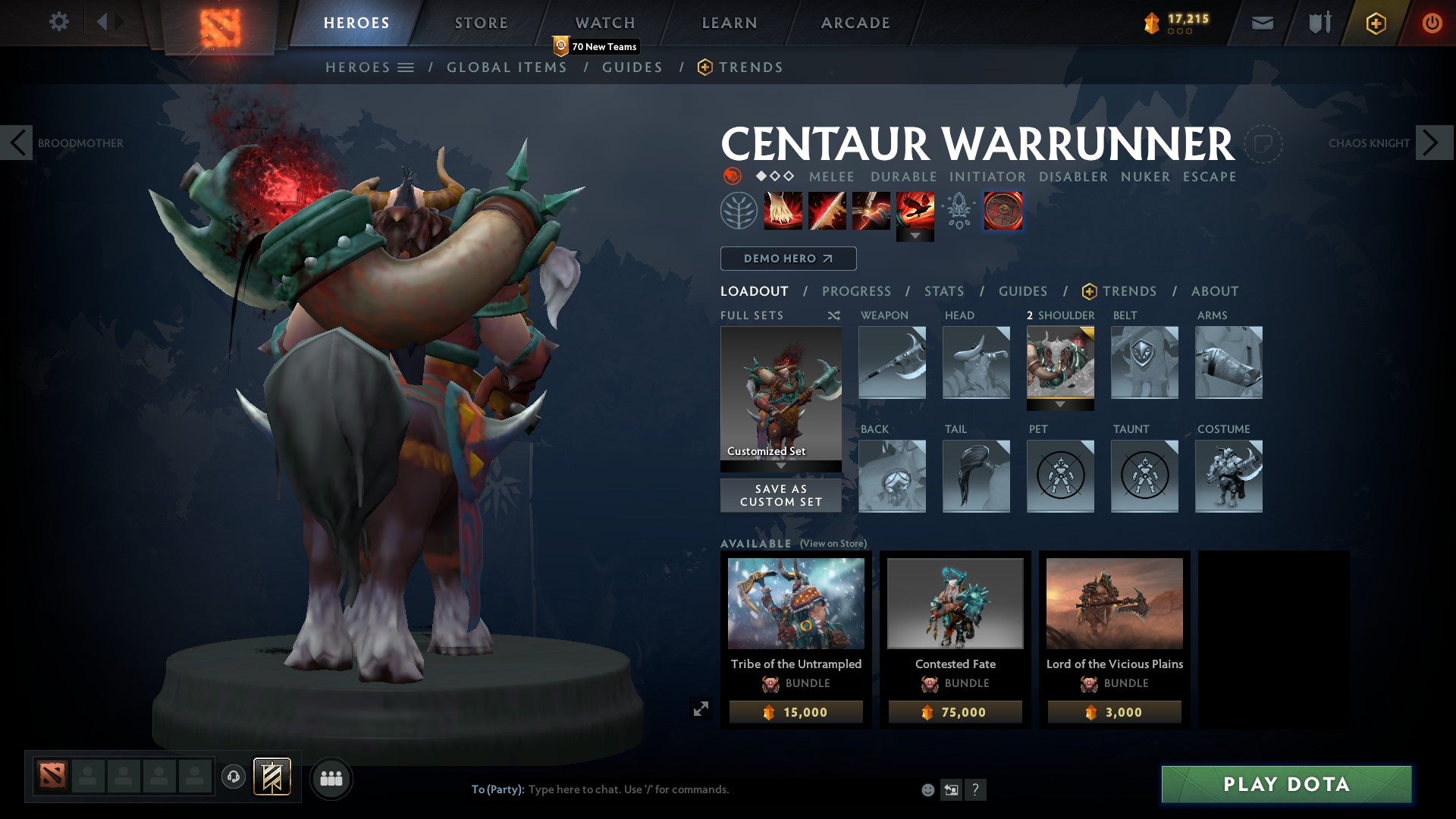The width and height of the screenshot is (1456, 819).
Task: Toggle the voice chat headset icon
Action: click(x=232, y=777)
